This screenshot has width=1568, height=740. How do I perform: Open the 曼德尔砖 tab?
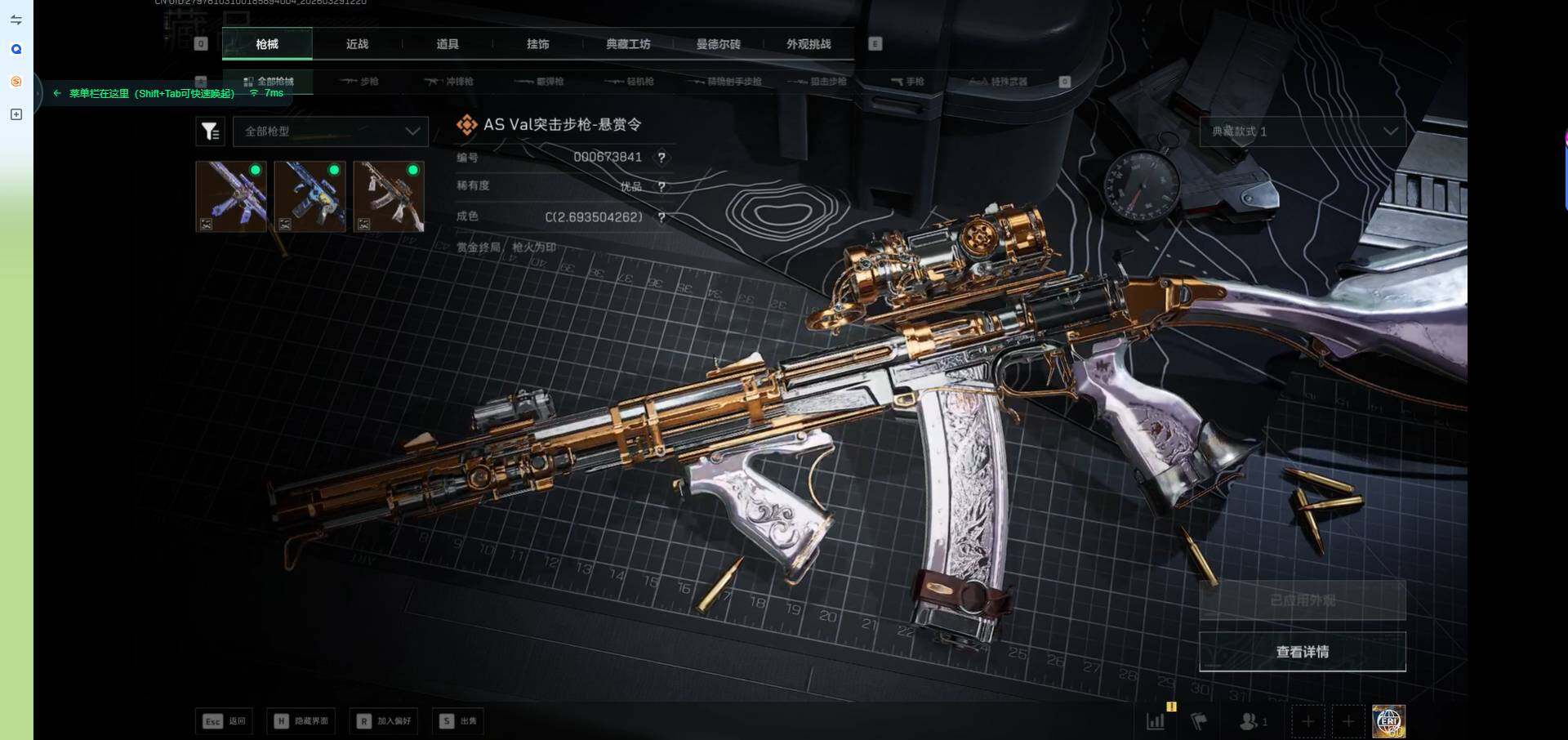coord(718,44)
